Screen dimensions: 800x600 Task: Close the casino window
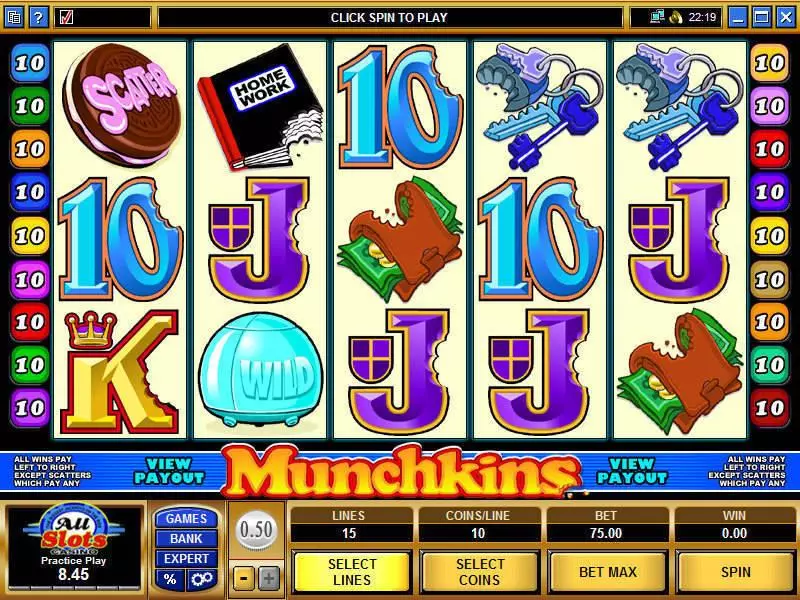785,17
